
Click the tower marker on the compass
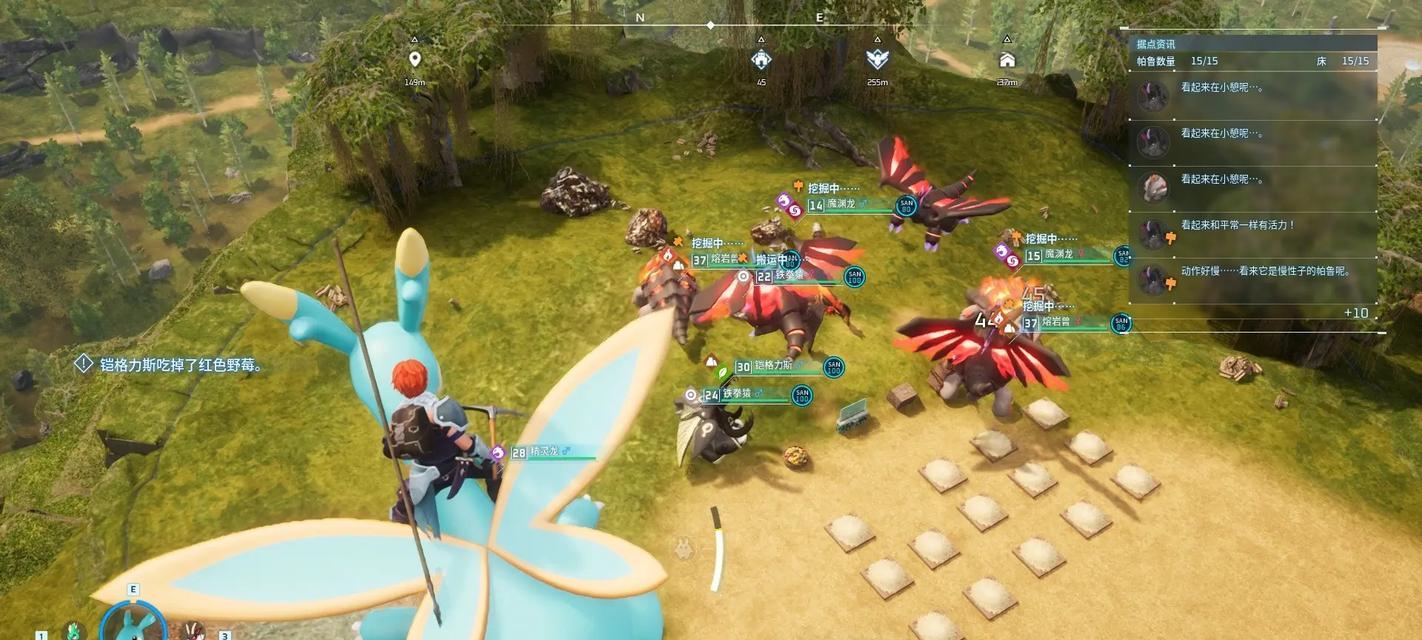(x=761, y=60)
